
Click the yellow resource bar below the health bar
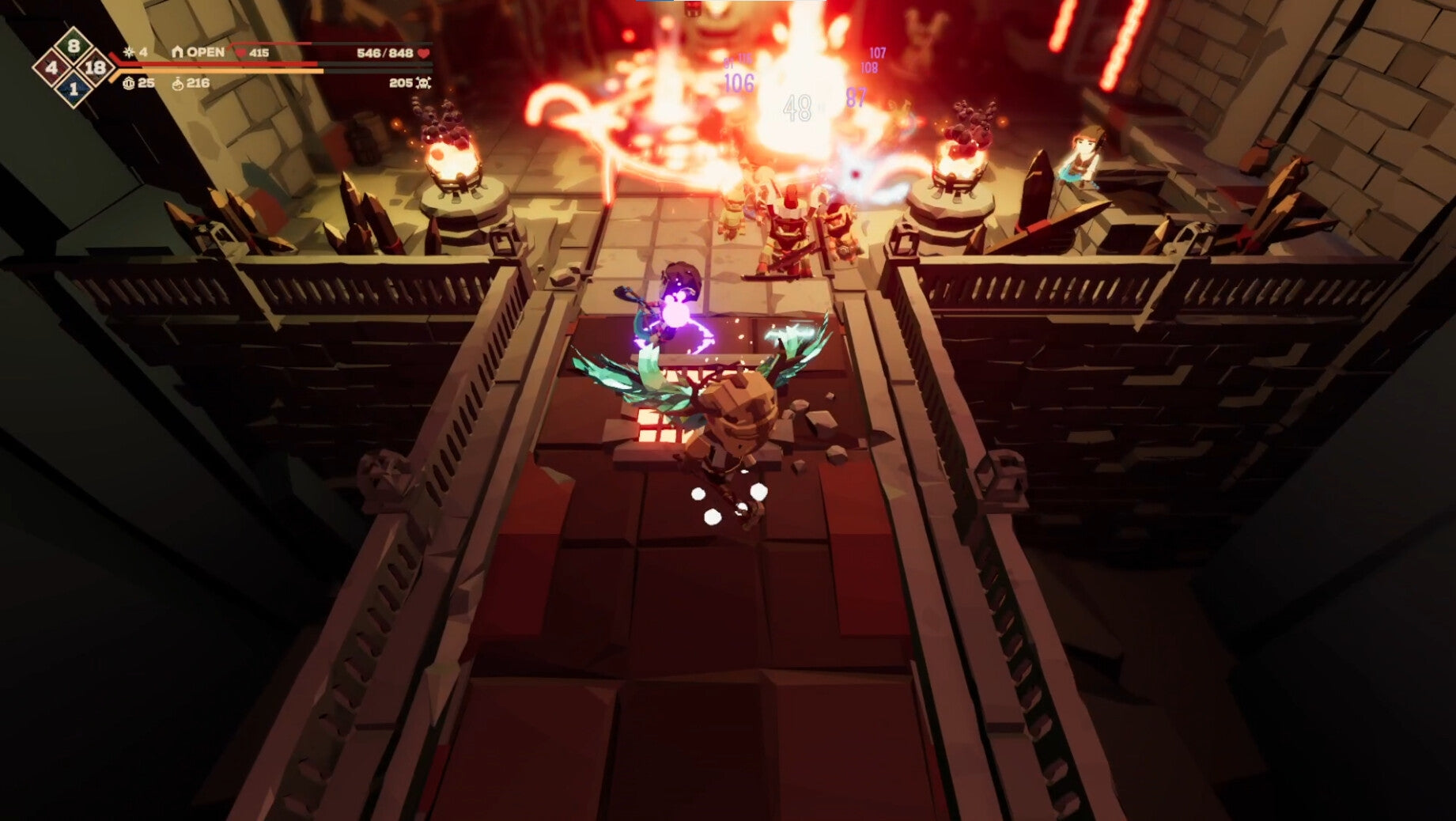point(219,72)
